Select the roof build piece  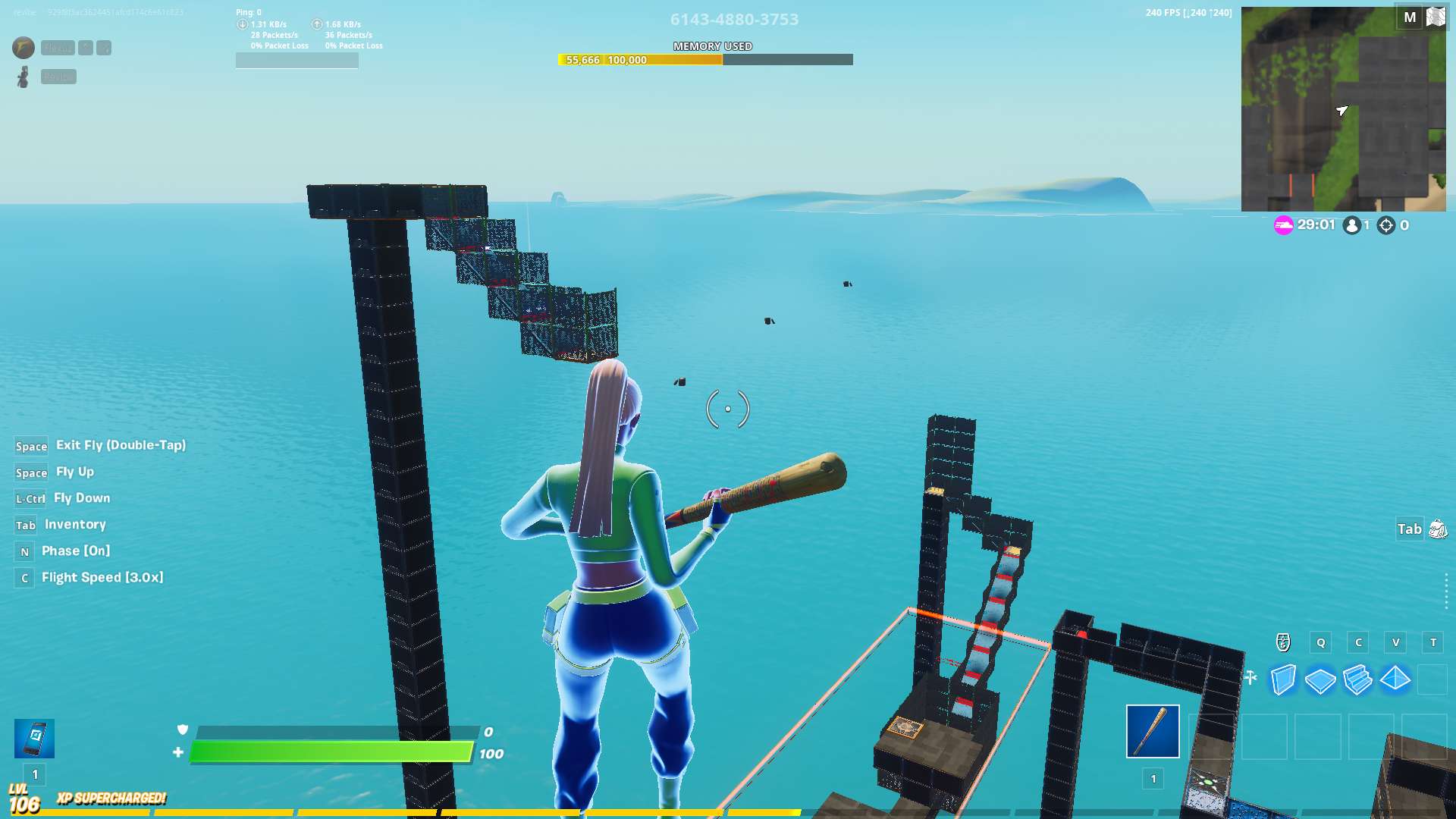[x=1395, y=681]
